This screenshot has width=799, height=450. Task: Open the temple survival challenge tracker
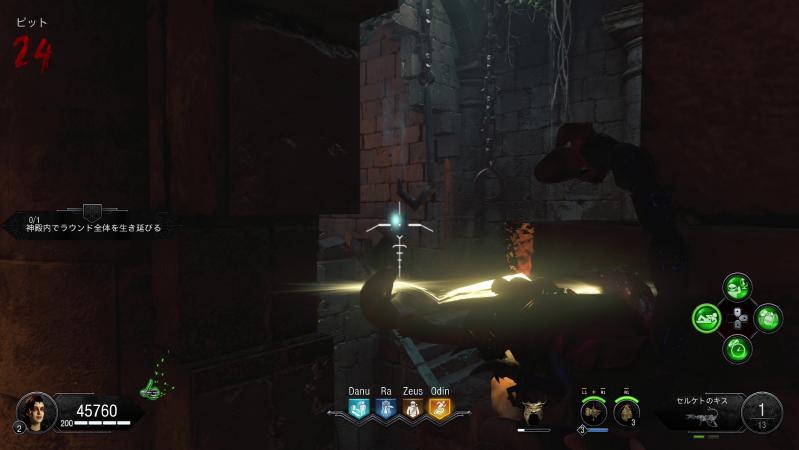[92, 222]
